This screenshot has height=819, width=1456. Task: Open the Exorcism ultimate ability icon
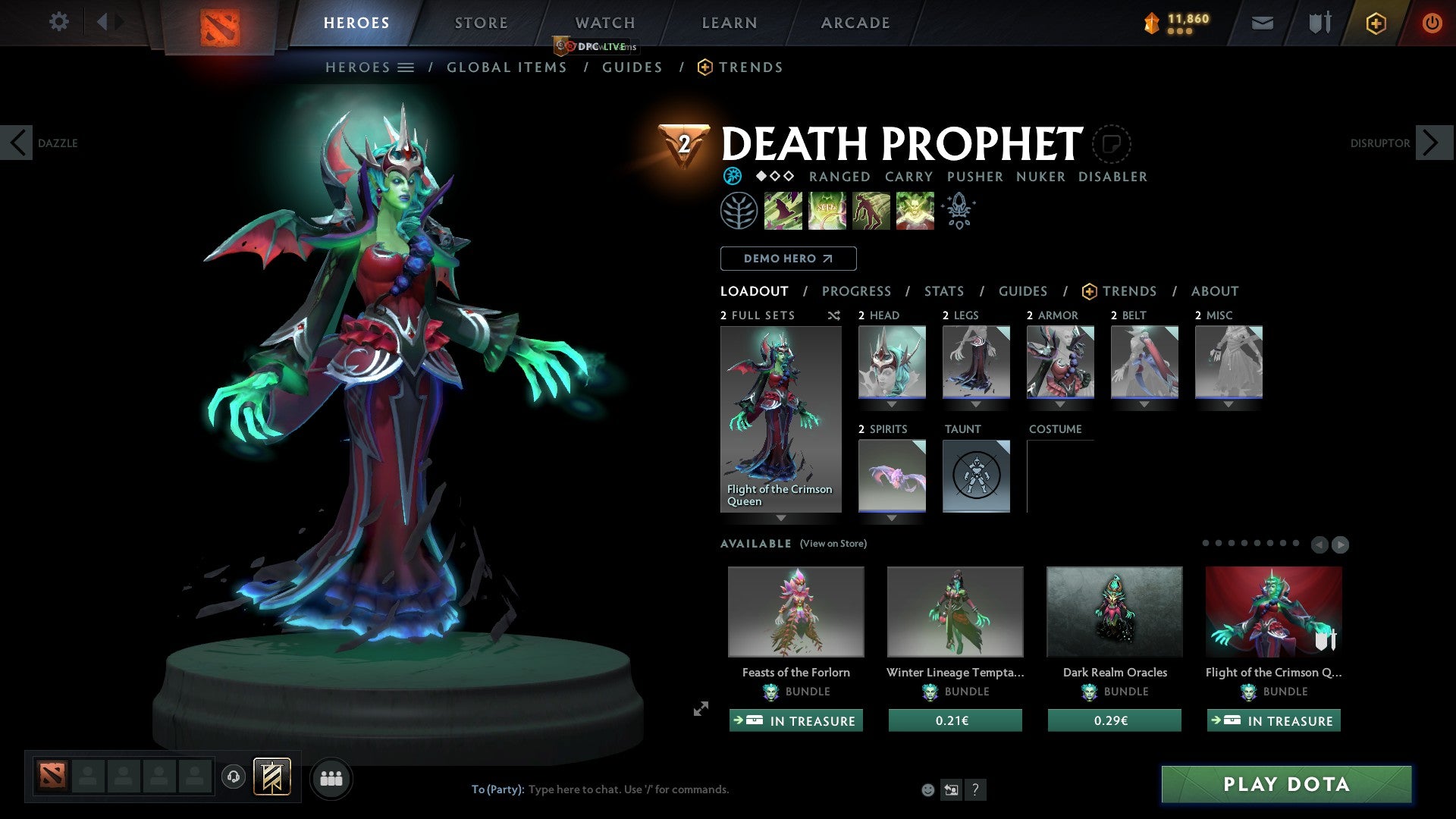pyautogui.click(x=915, y=210)
